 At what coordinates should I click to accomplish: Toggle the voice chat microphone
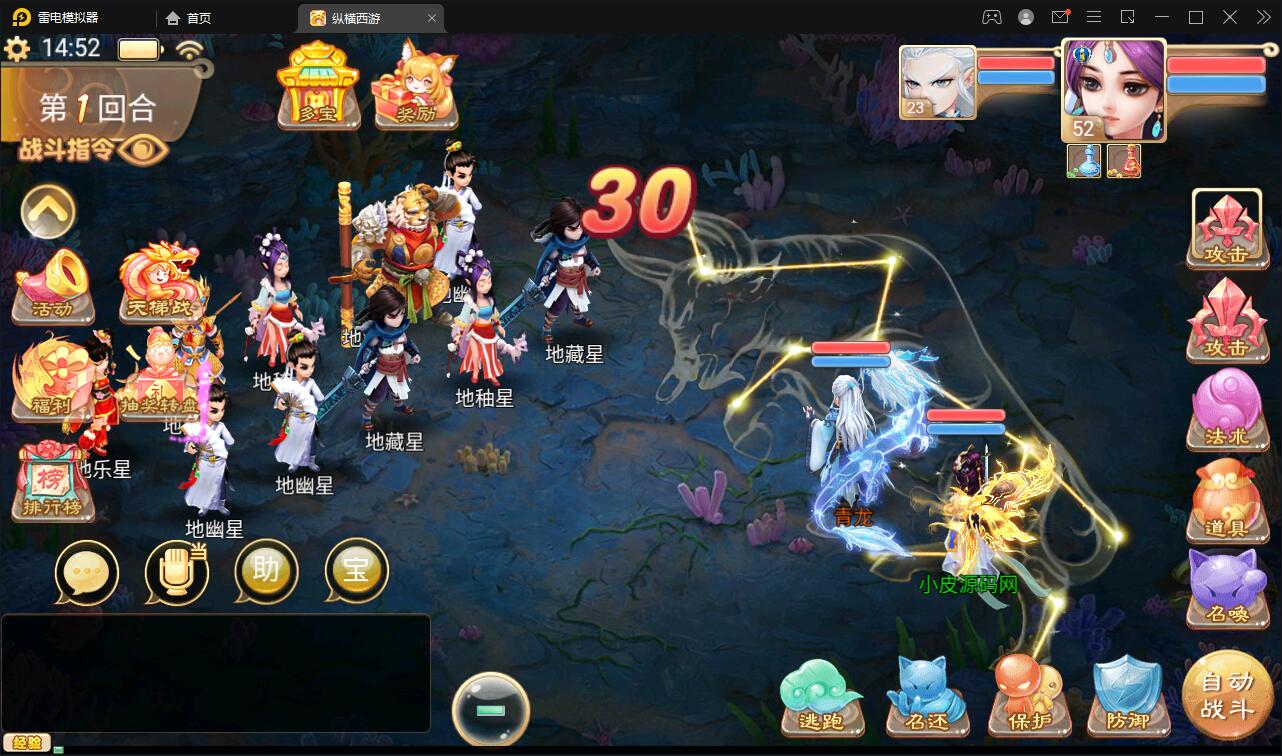pos(177,572)
